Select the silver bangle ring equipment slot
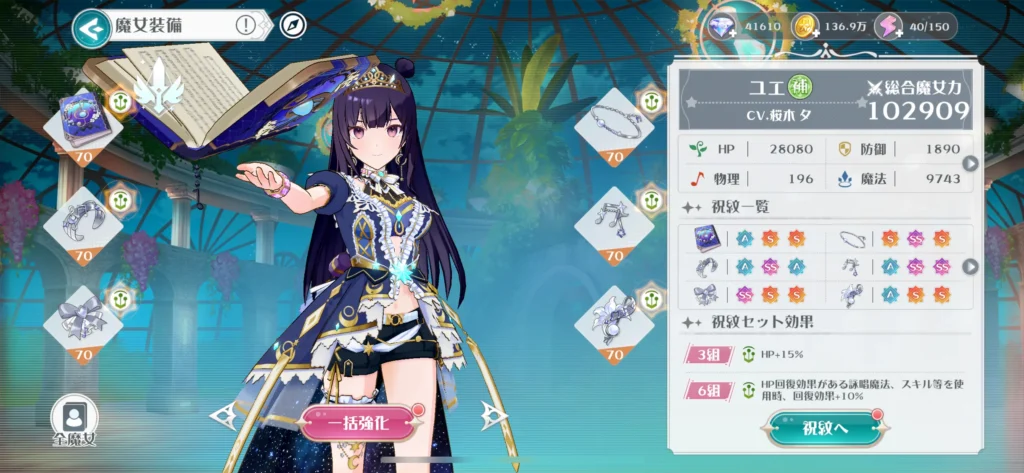The height and width of the screenshot is (473, 1024). (x=614, y=124)
